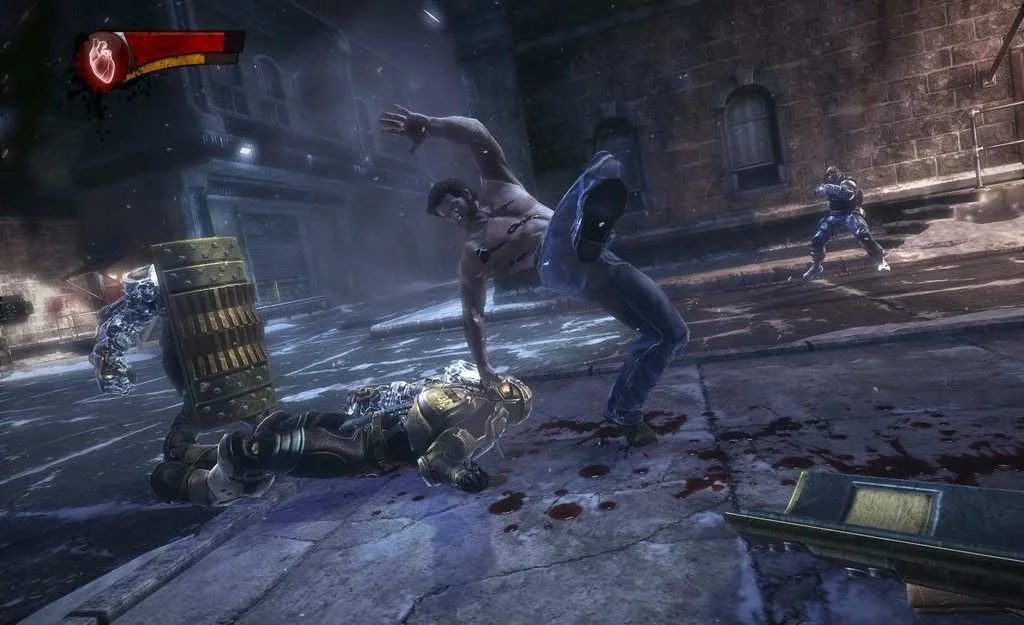Click the anatomical heart icon
This screenshot has width=1024, height=625.
(103, 59)
